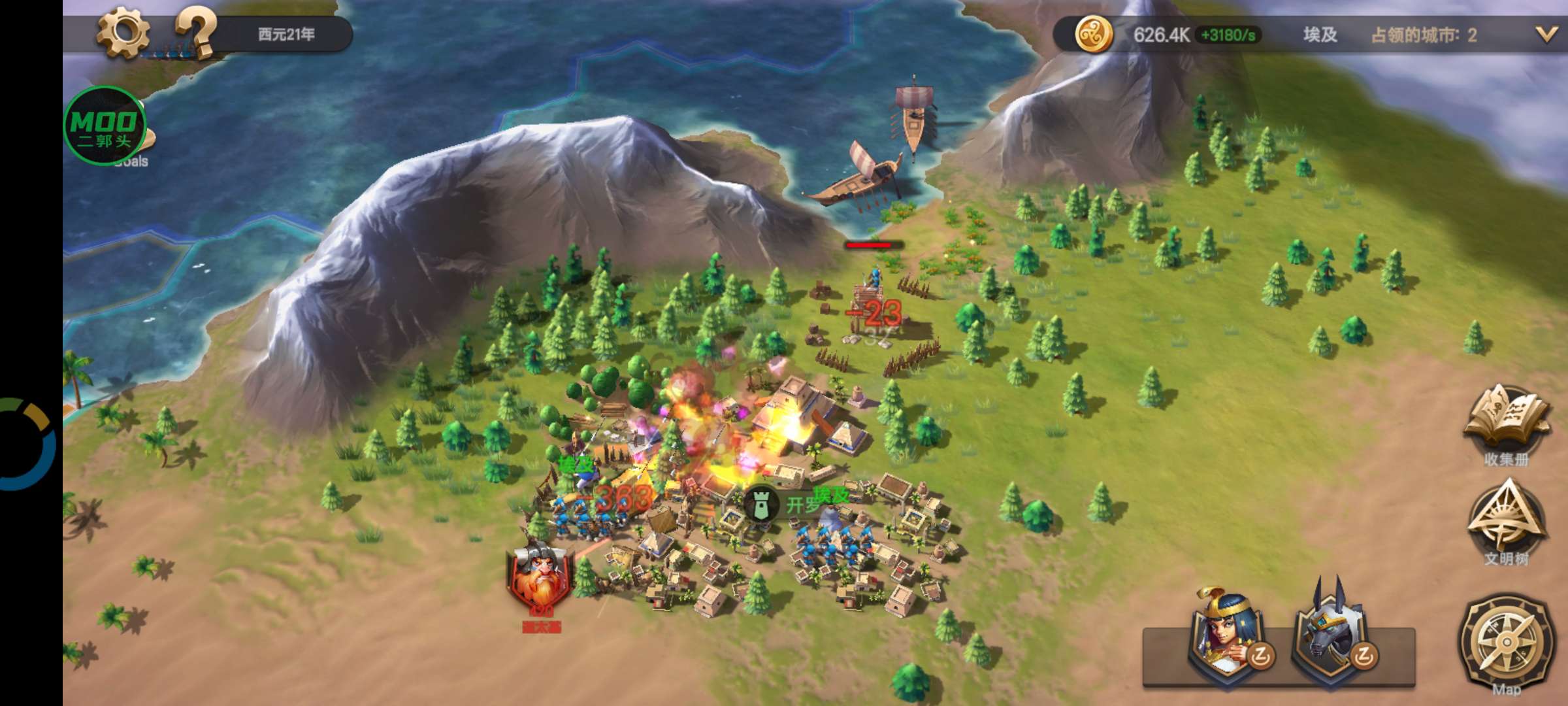
Task: Open the question mark help
Action: pyautogui.click(x=195, y=31)
